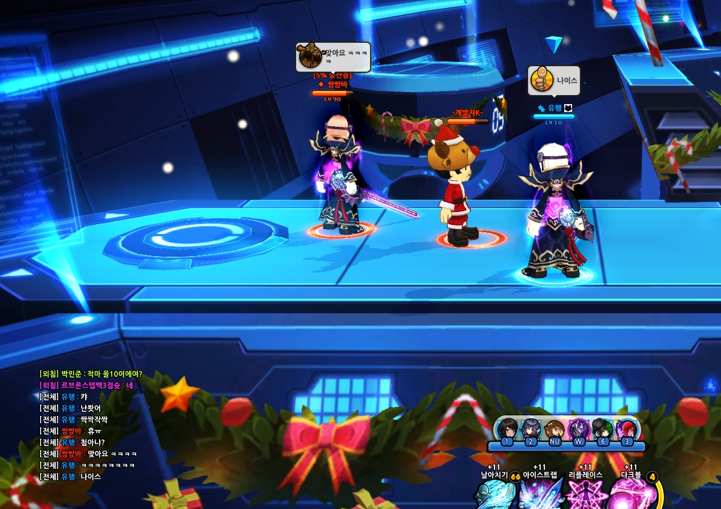This screenshot has width=721, height=509.
Task: Click the 박민준 shout message in chat
Action: coord(91,374)
